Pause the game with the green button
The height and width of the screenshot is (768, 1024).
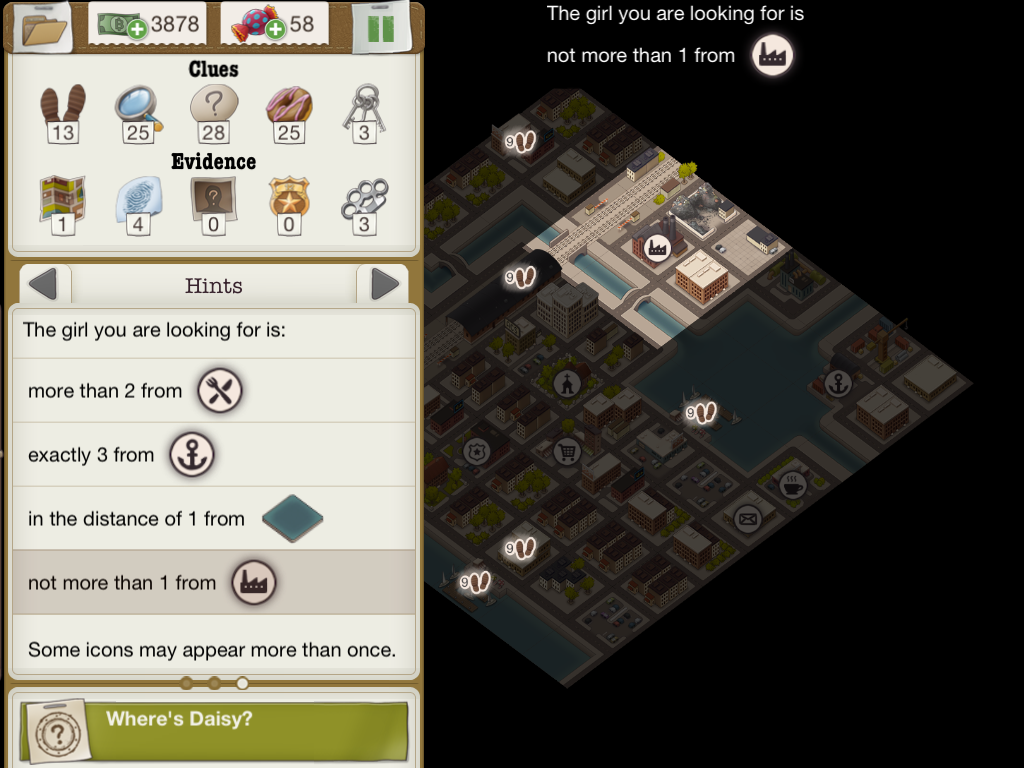pyautogui.click(x=381, y=26)
